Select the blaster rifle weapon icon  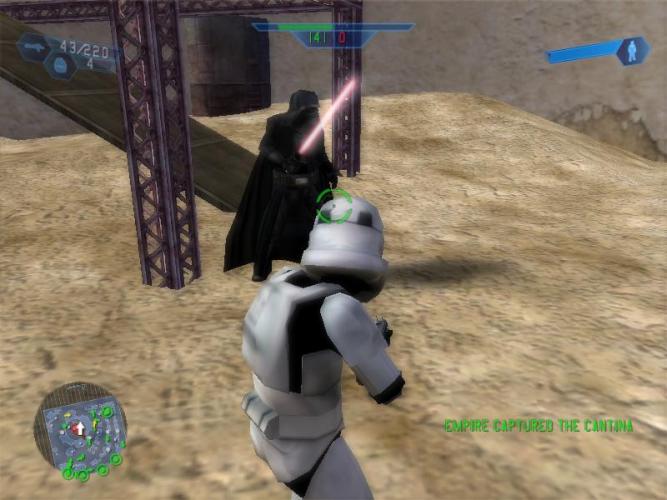pos(35,46)
